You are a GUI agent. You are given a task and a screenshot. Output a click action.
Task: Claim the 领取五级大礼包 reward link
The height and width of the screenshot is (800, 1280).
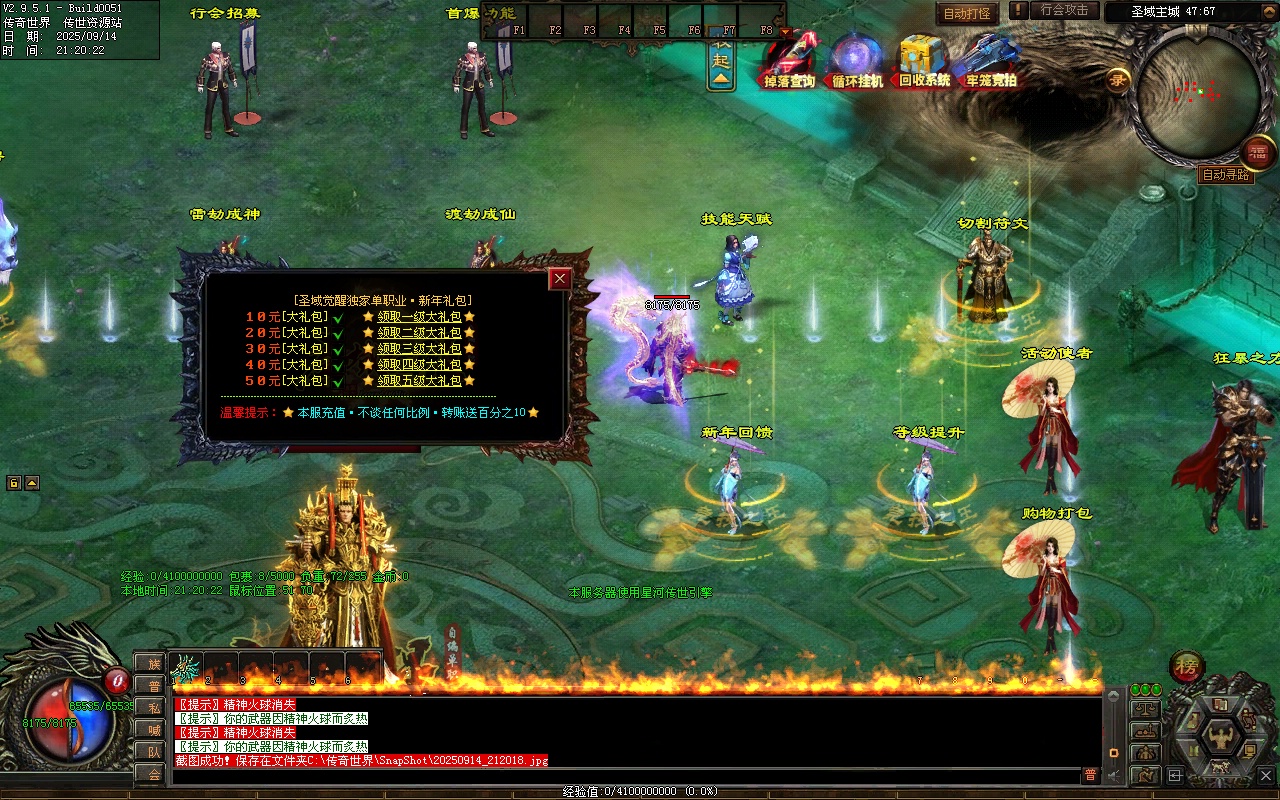pyautogui.click(x=419, y=381)
